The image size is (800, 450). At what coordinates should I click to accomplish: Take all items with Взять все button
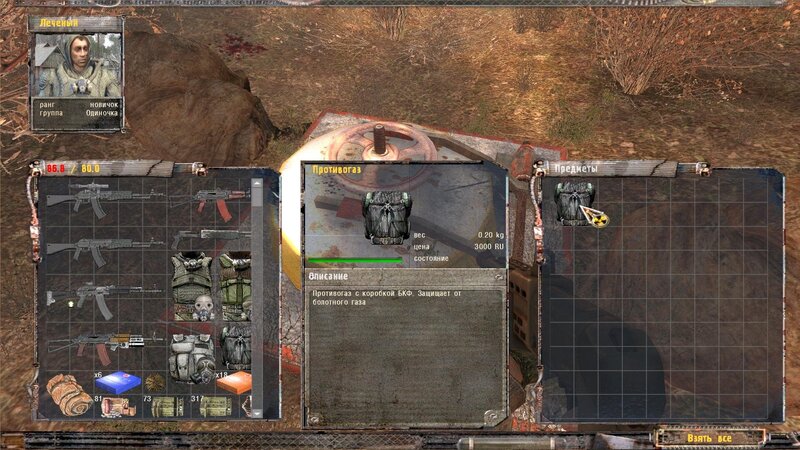coord(710,437)
